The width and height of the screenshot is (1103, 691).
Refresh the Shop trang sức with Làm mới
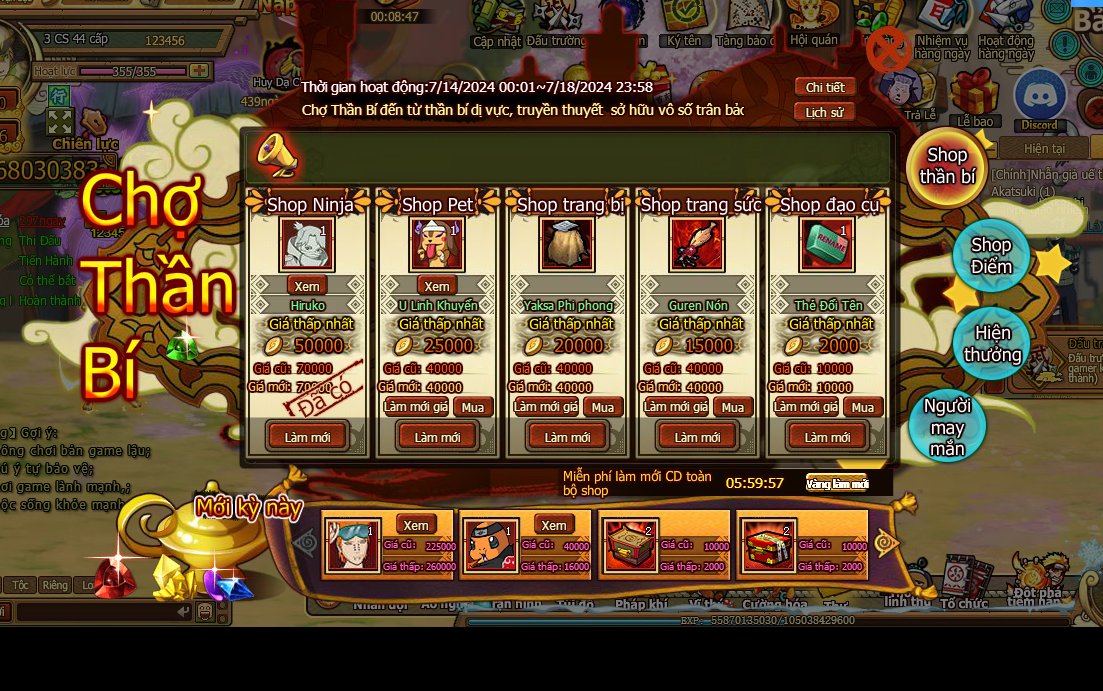point(697,437)
